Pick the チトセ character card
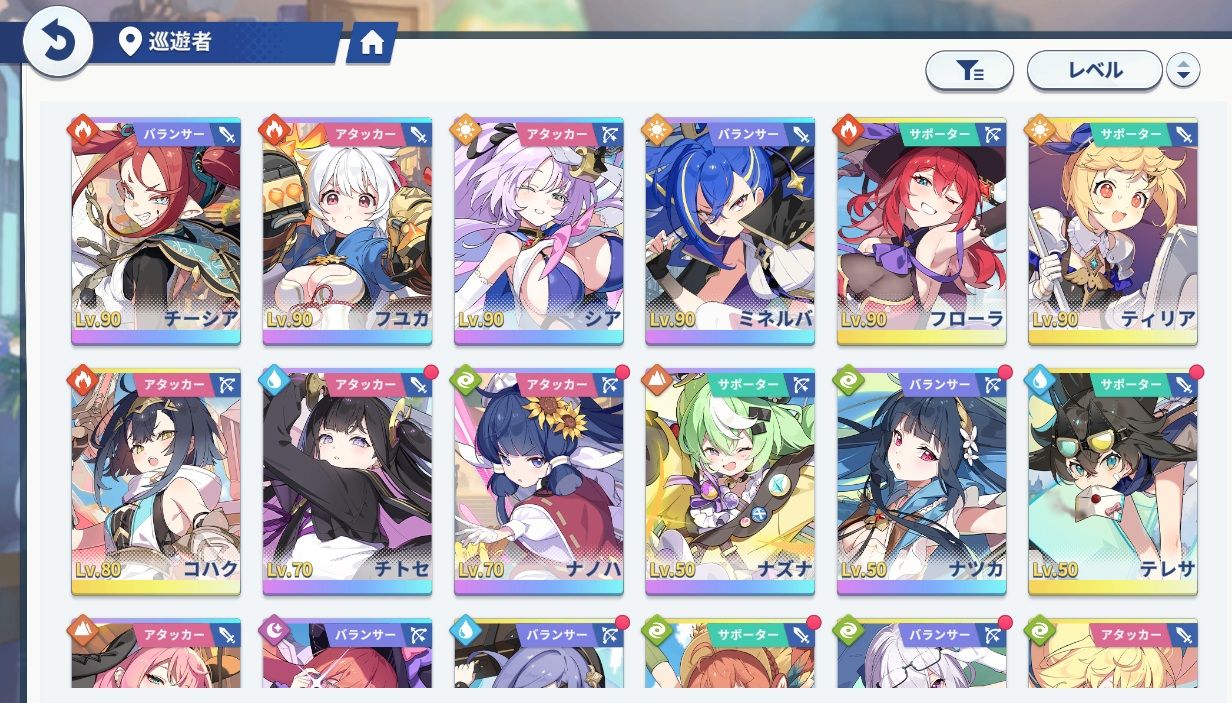The image size is (1232, 703). 347,482
